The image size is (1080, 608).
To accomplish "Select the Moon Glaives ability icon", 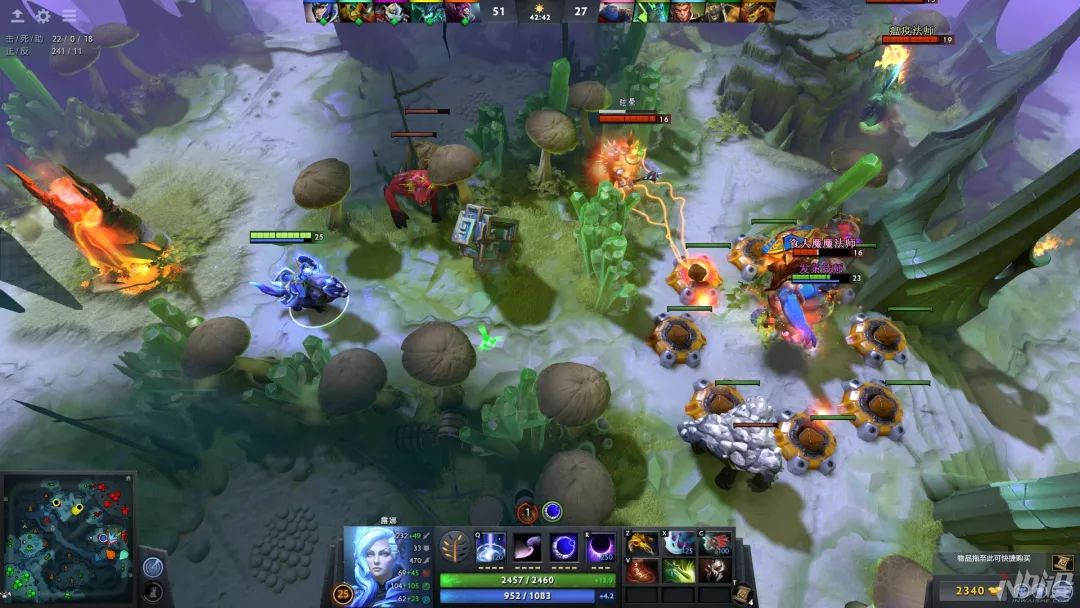I will coord(527,548).
